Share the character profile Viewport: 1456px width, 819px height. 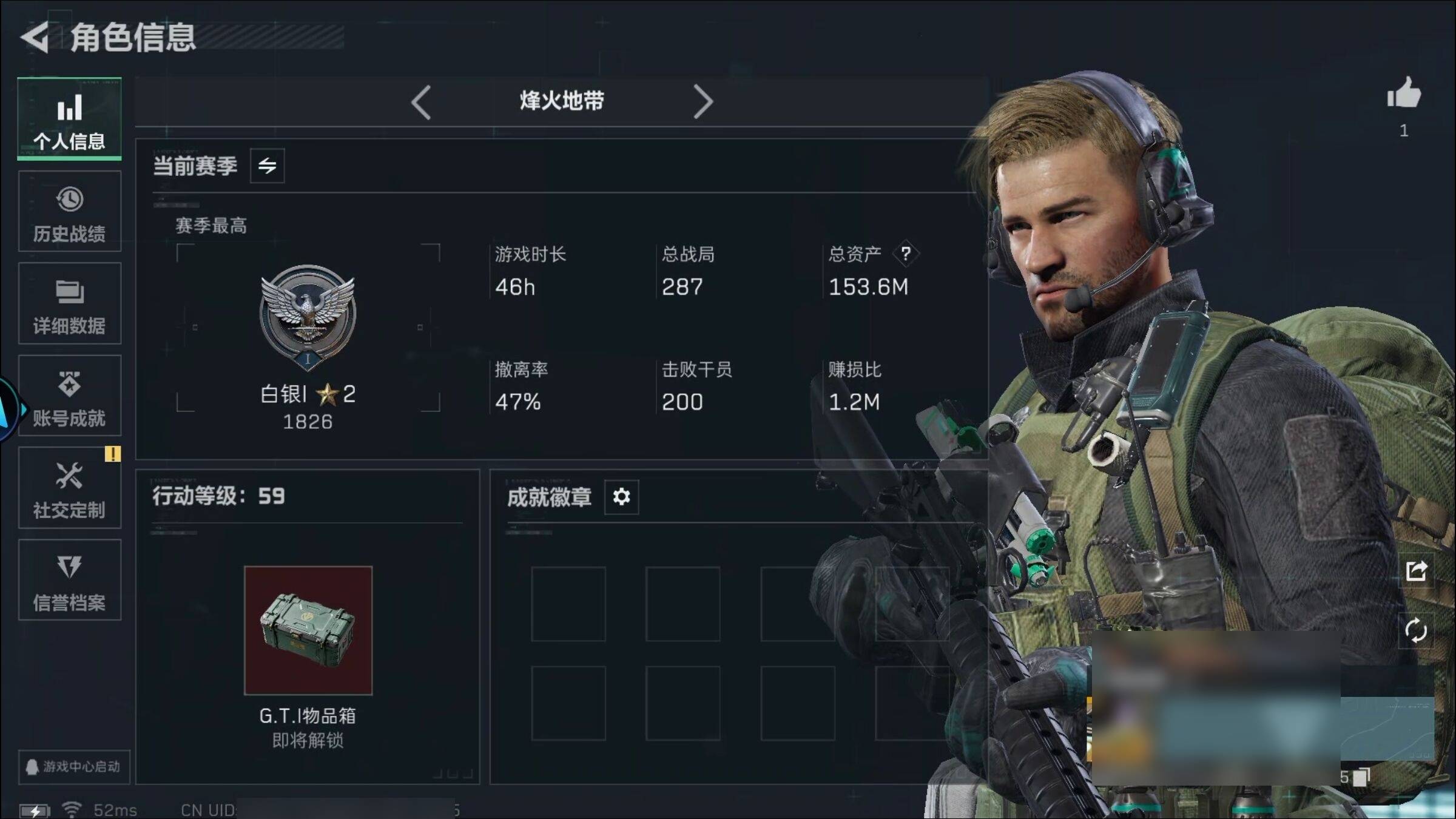(x=1416, y=571)
